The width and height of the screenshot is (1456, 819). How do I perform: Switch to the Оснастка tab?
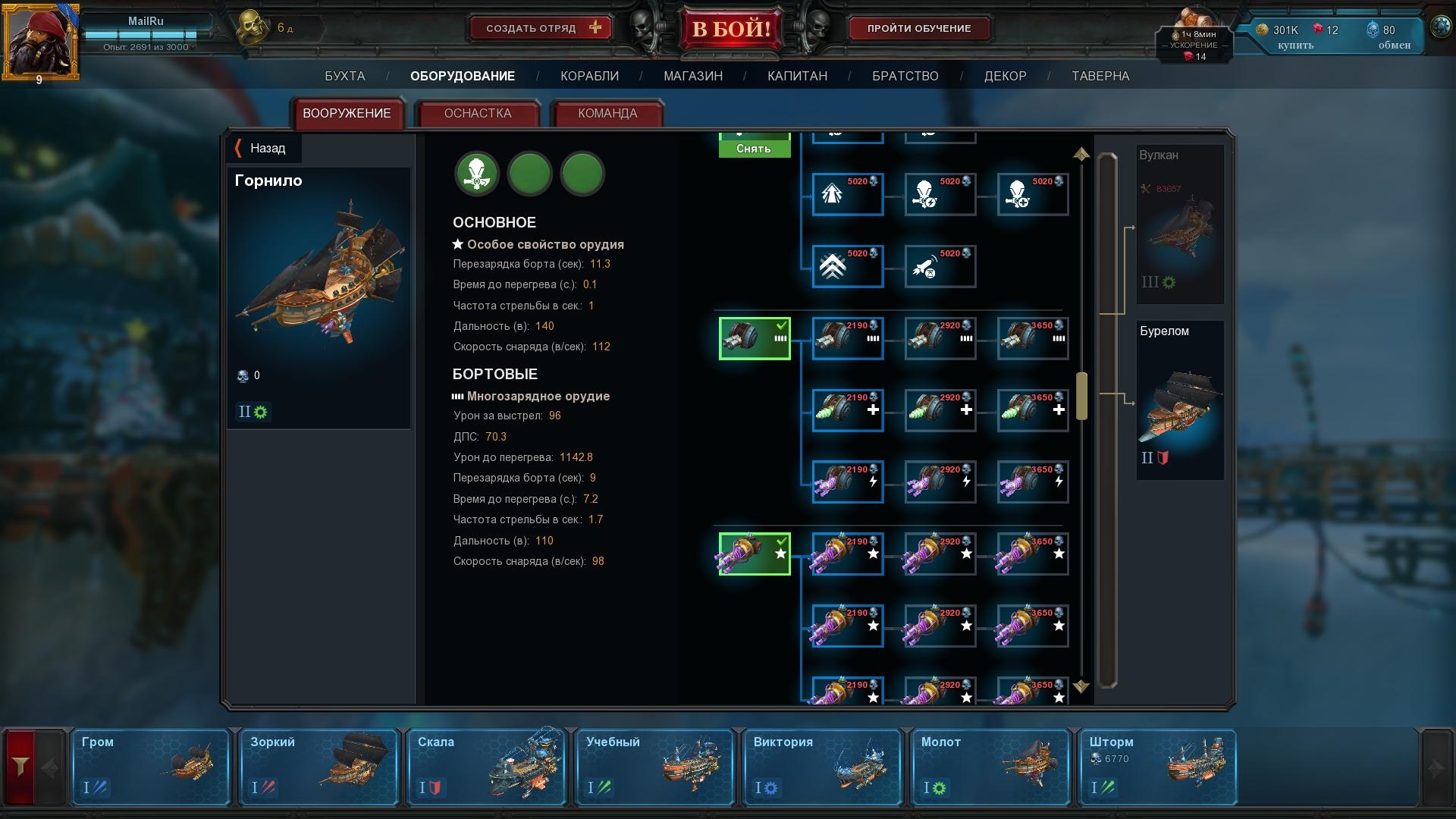tap(477, 114)
